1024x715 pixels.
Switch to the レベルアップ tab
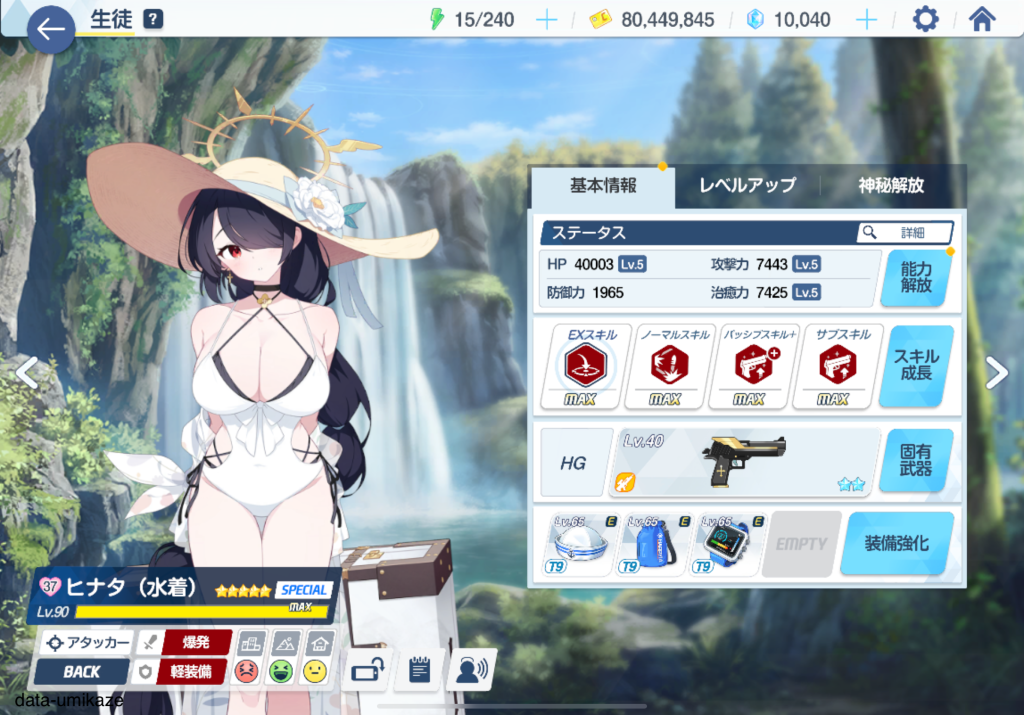tap(747, 185)
